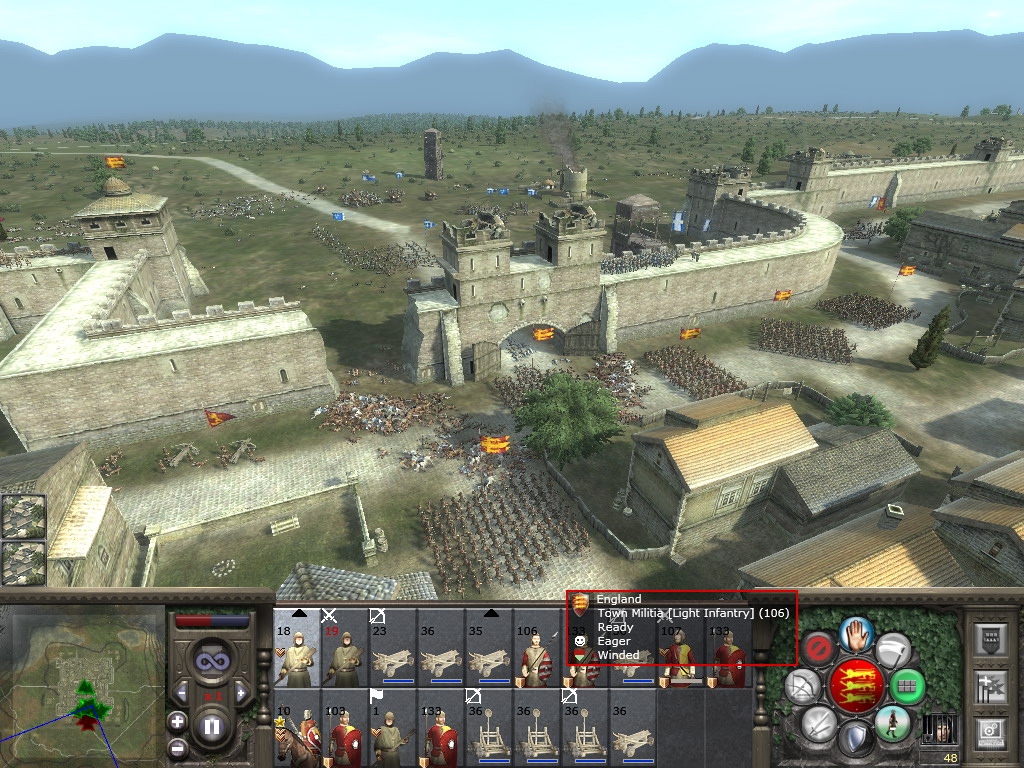This screenshot has height=768, width=1024.
Task: Decrease battle speed with the minus arrow
Action: click(183, 692)
